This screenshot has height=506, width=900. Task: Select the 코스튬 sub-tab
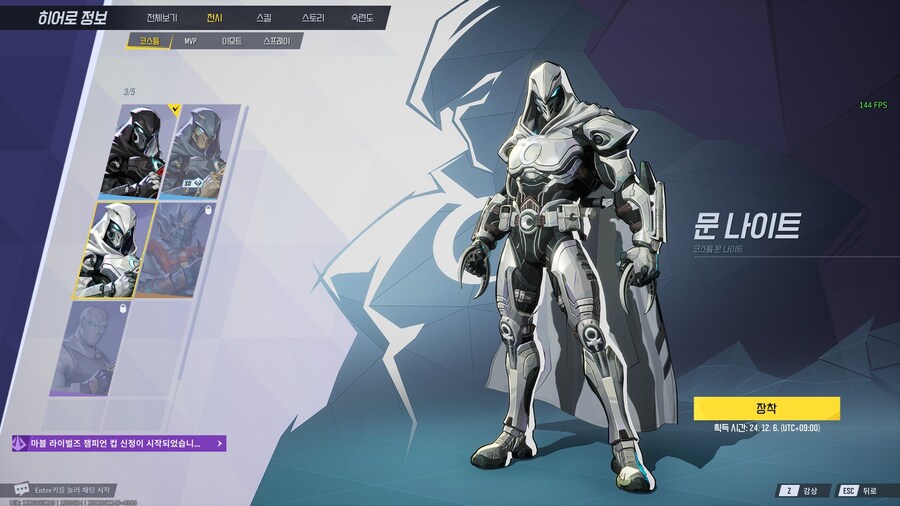coord(149,41)
